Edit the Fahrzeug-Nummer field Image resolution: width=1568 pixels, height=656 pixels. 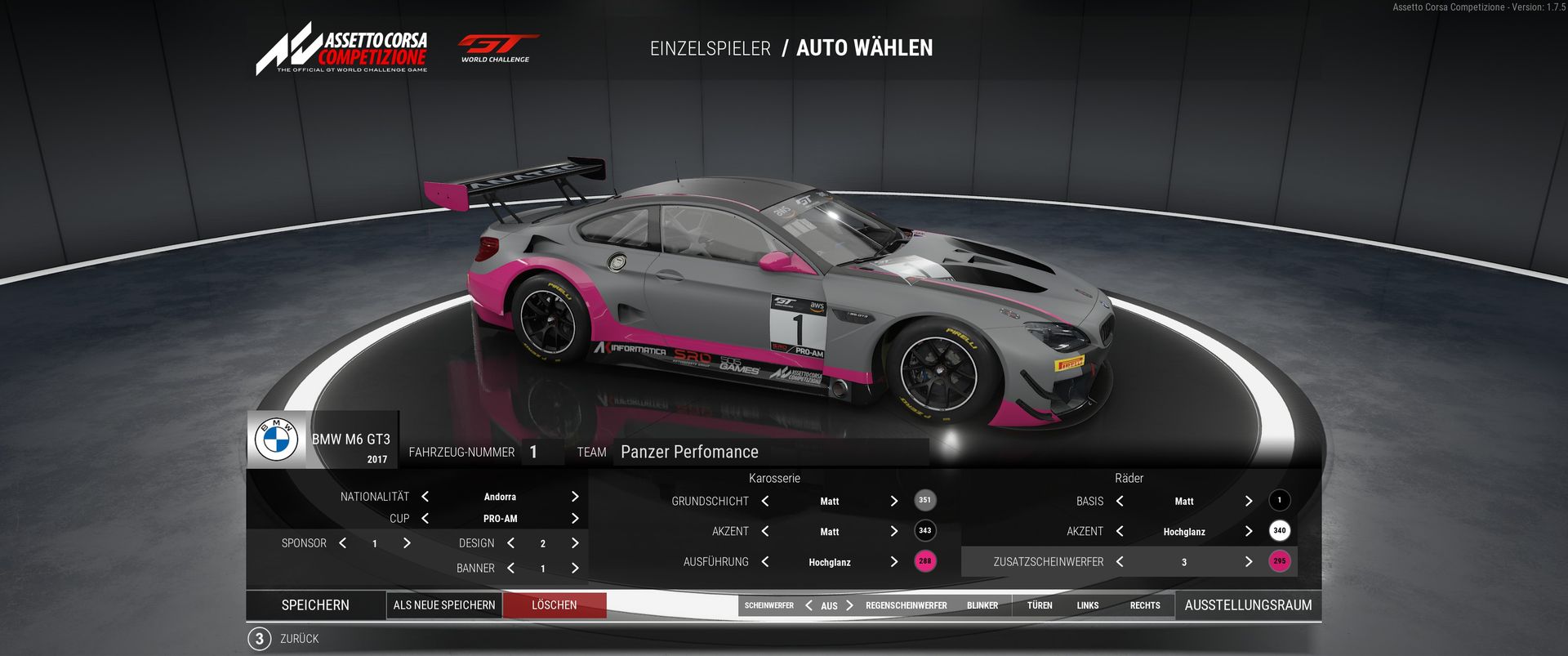pos(540,452)
